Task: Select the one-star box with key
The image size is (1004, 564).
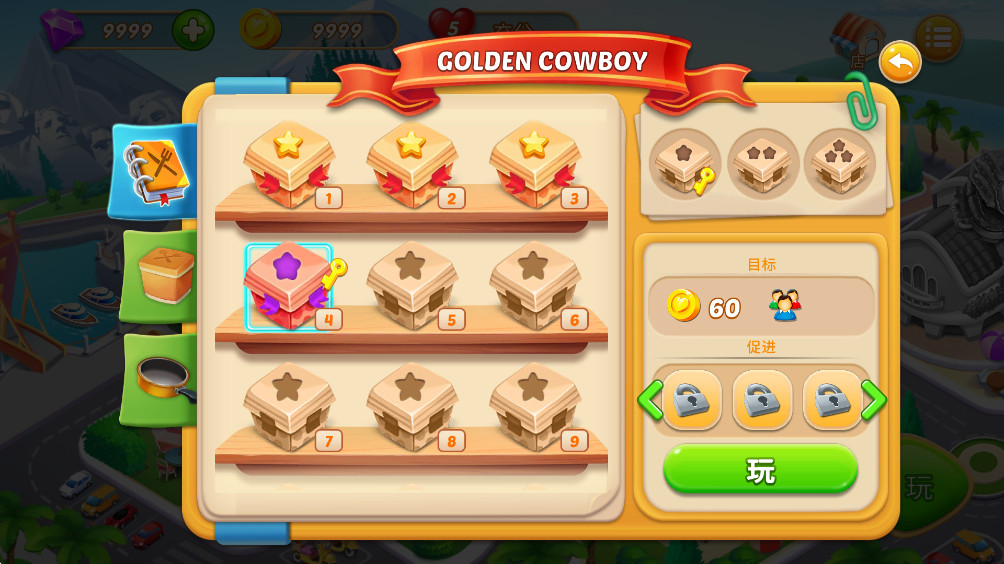Action: (684, 164)
